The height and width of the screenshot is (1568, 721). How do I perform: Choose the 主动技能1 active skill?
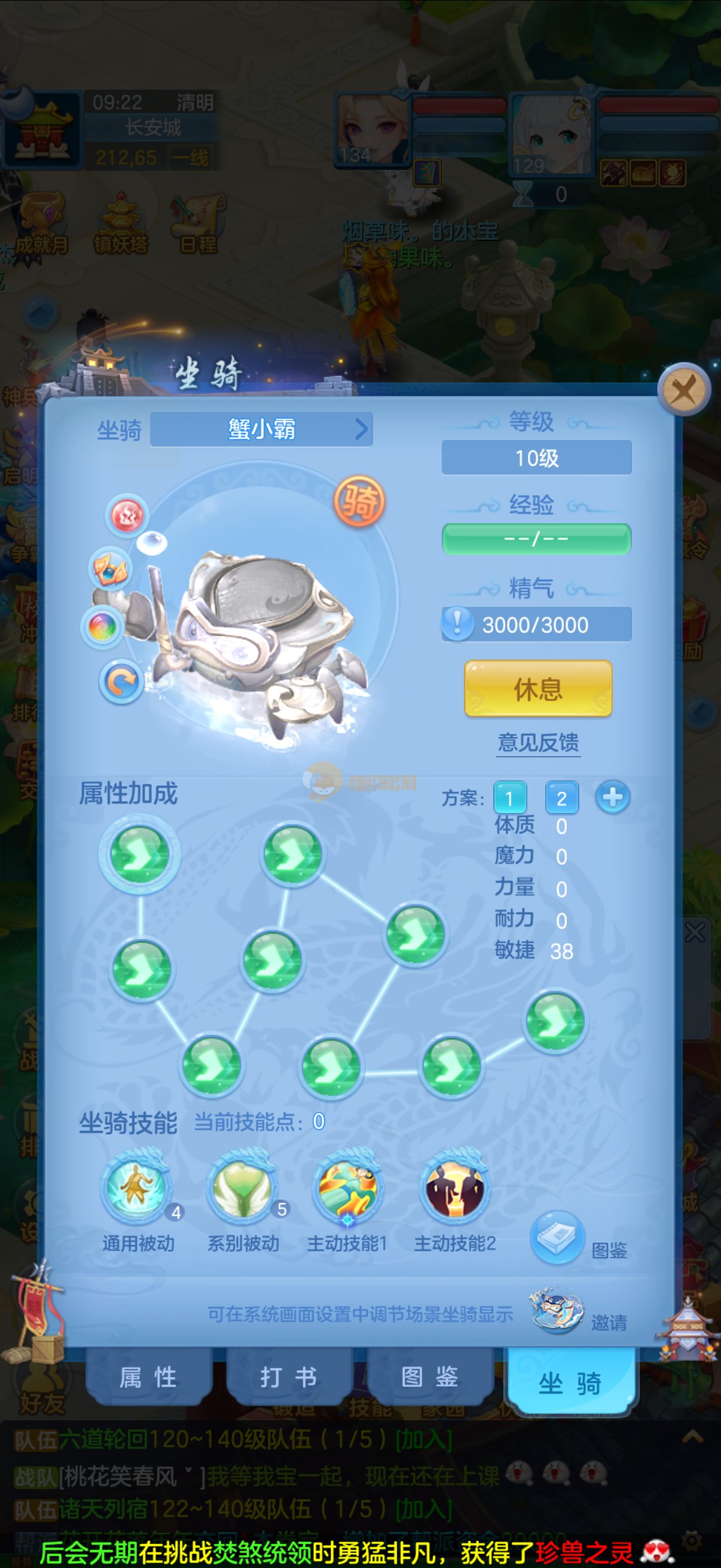point(347,1187)
